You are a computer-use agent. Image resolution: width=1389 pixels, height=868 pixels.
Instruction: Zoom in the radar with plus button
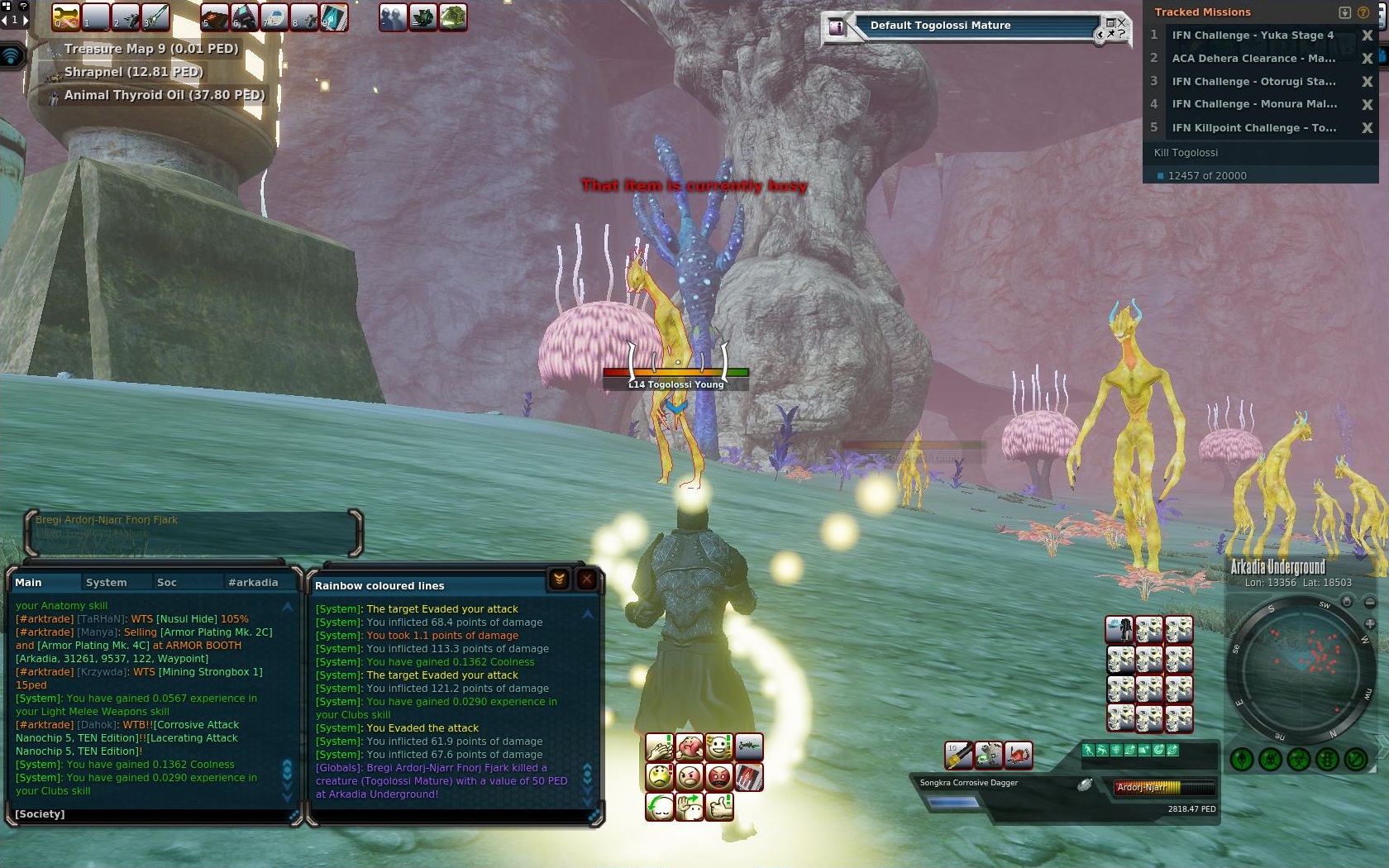point(1370,623)
